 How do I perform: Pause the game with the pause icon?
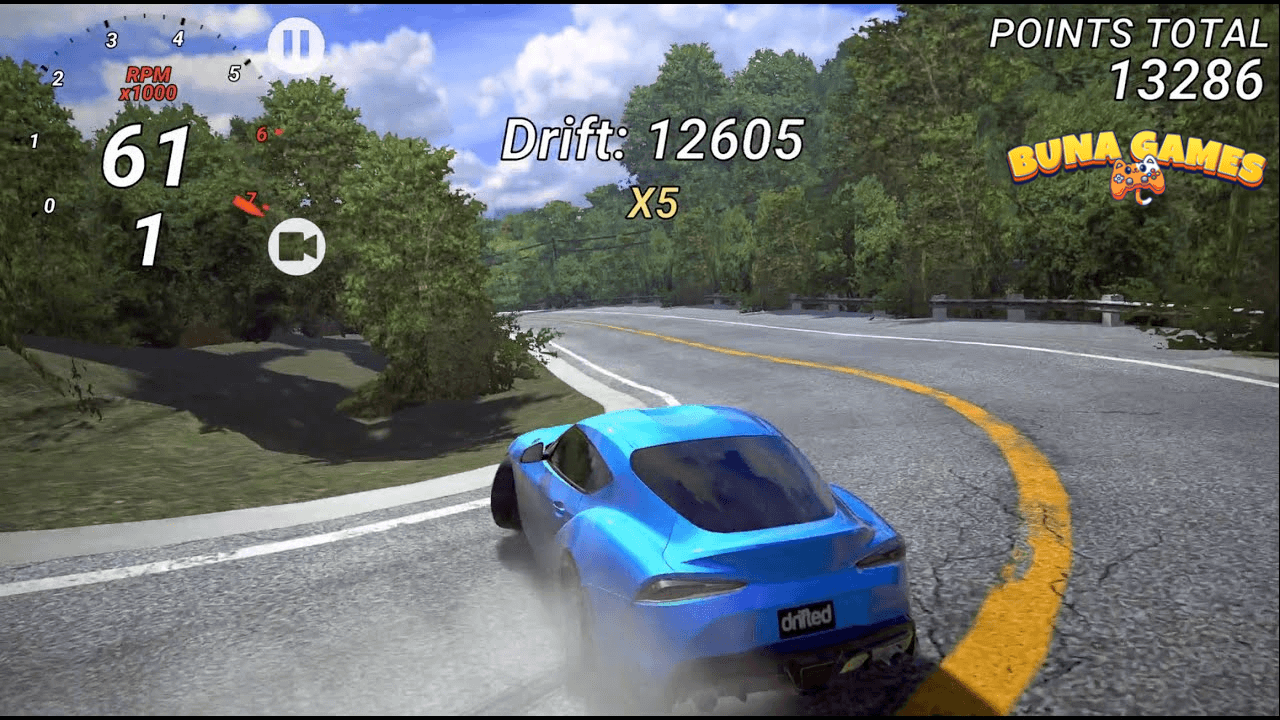(x=299, y=42)
